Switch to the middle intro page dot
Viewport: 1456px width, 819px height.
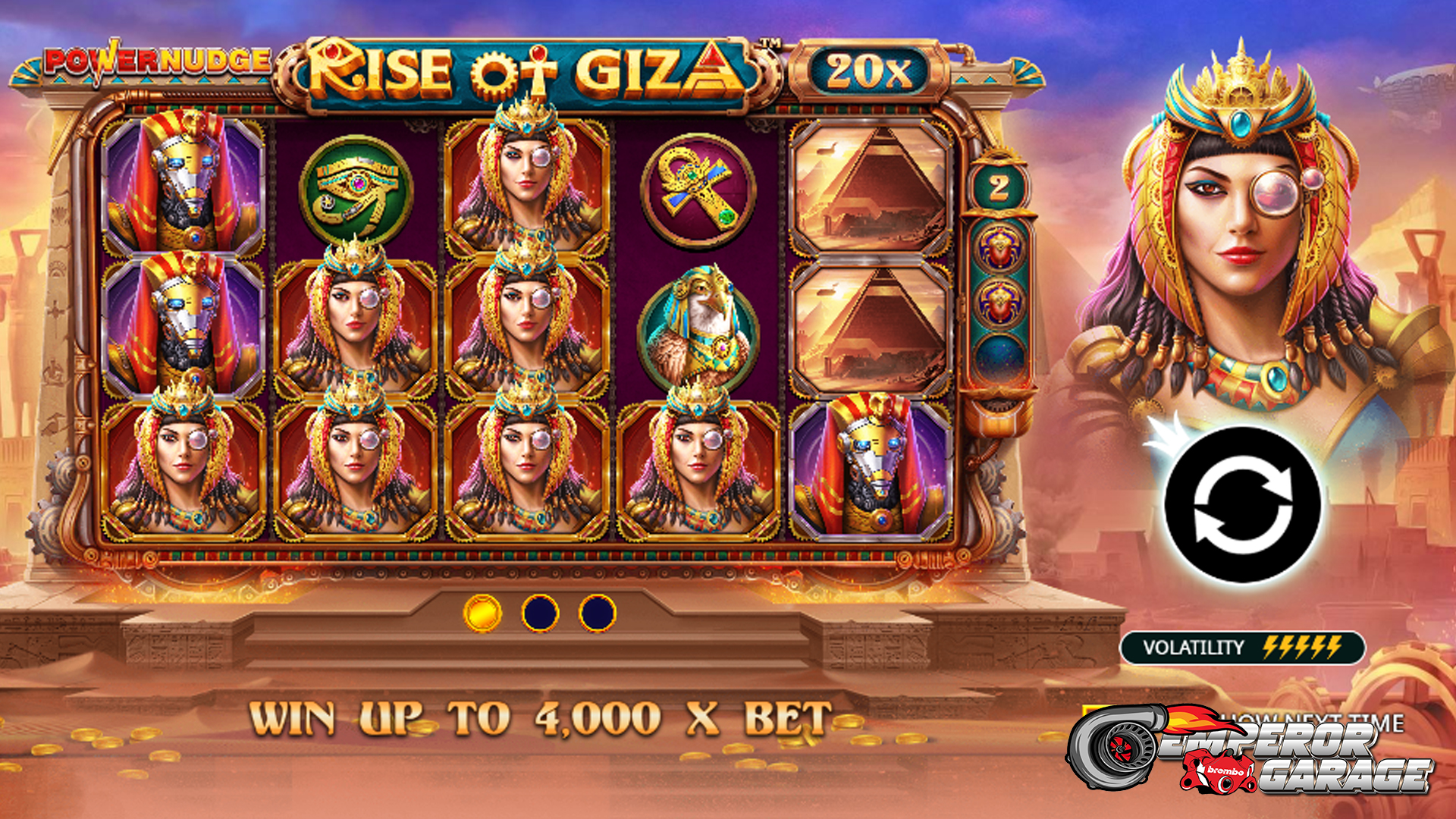[x=540, y=613]
